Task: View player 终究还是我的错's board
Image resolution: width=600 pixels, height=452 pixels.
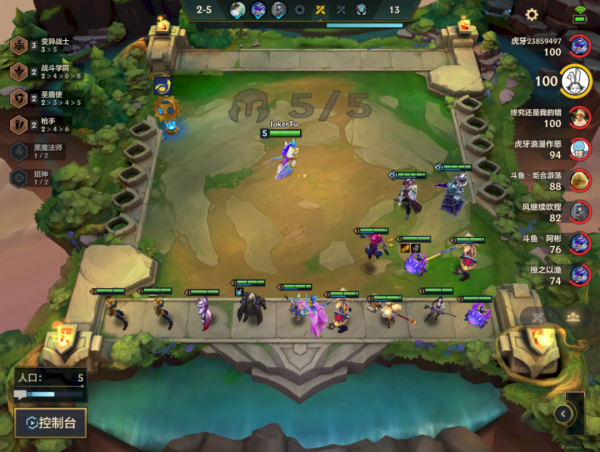Action: coord(578,116)
